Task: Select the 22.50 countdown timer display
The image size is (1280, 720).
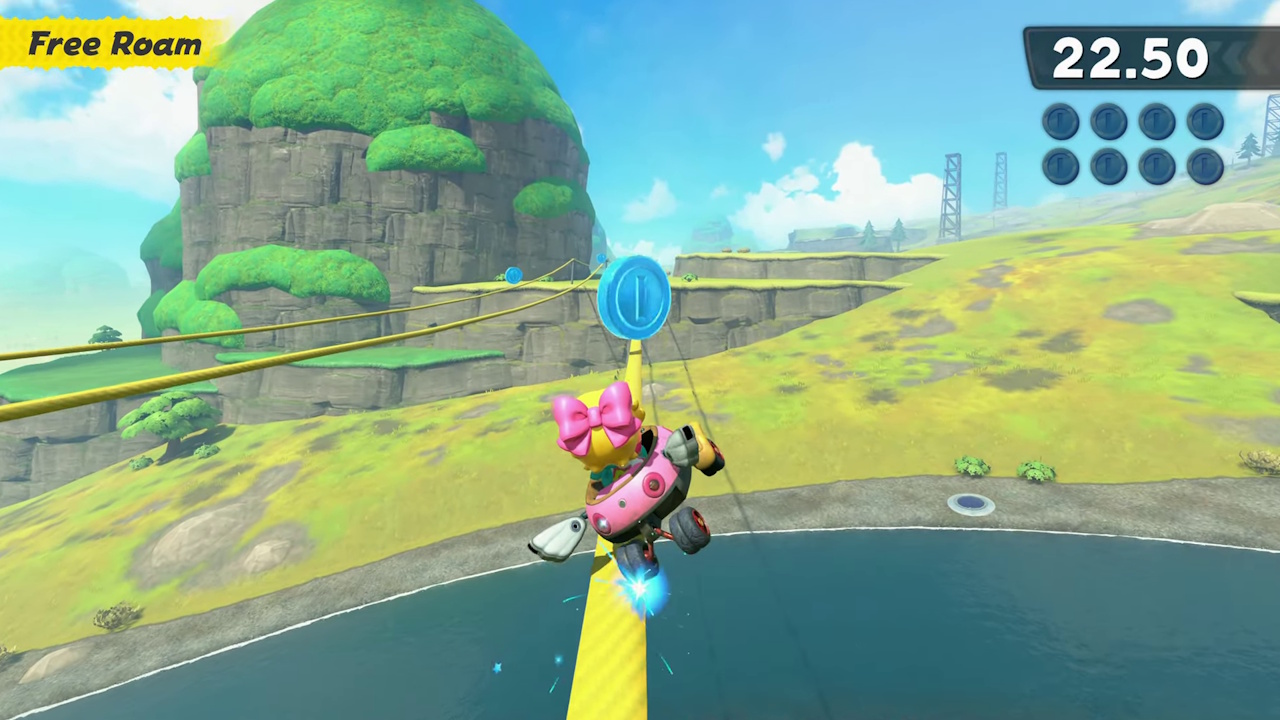Action: (x=1130, y=60)
